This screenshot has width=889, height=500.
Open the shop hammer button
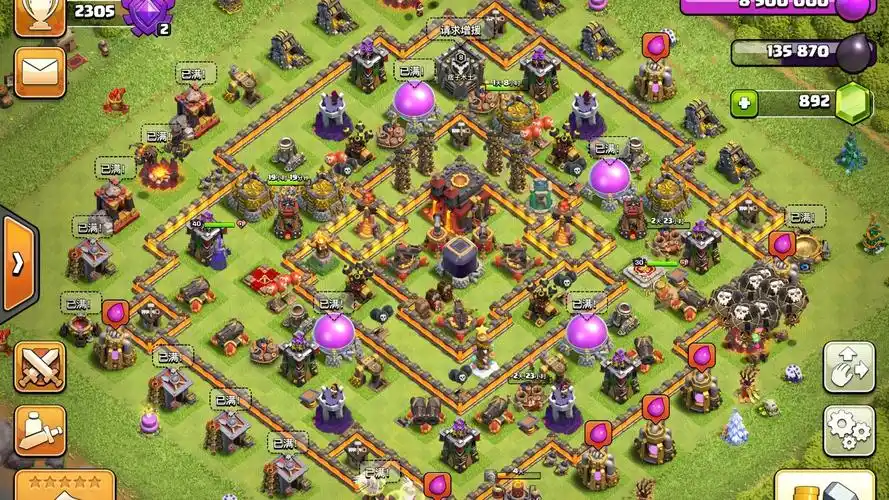pyautogui.click(x=822, y=489)
